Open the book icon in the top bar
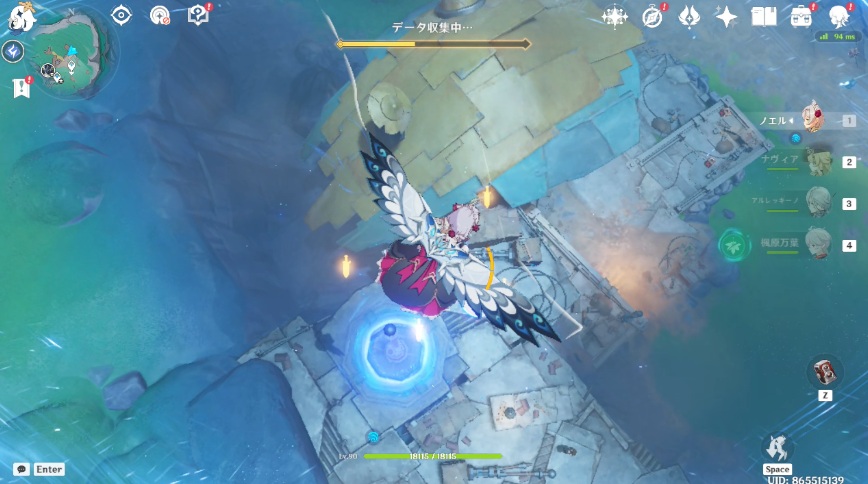 point(764,16)
